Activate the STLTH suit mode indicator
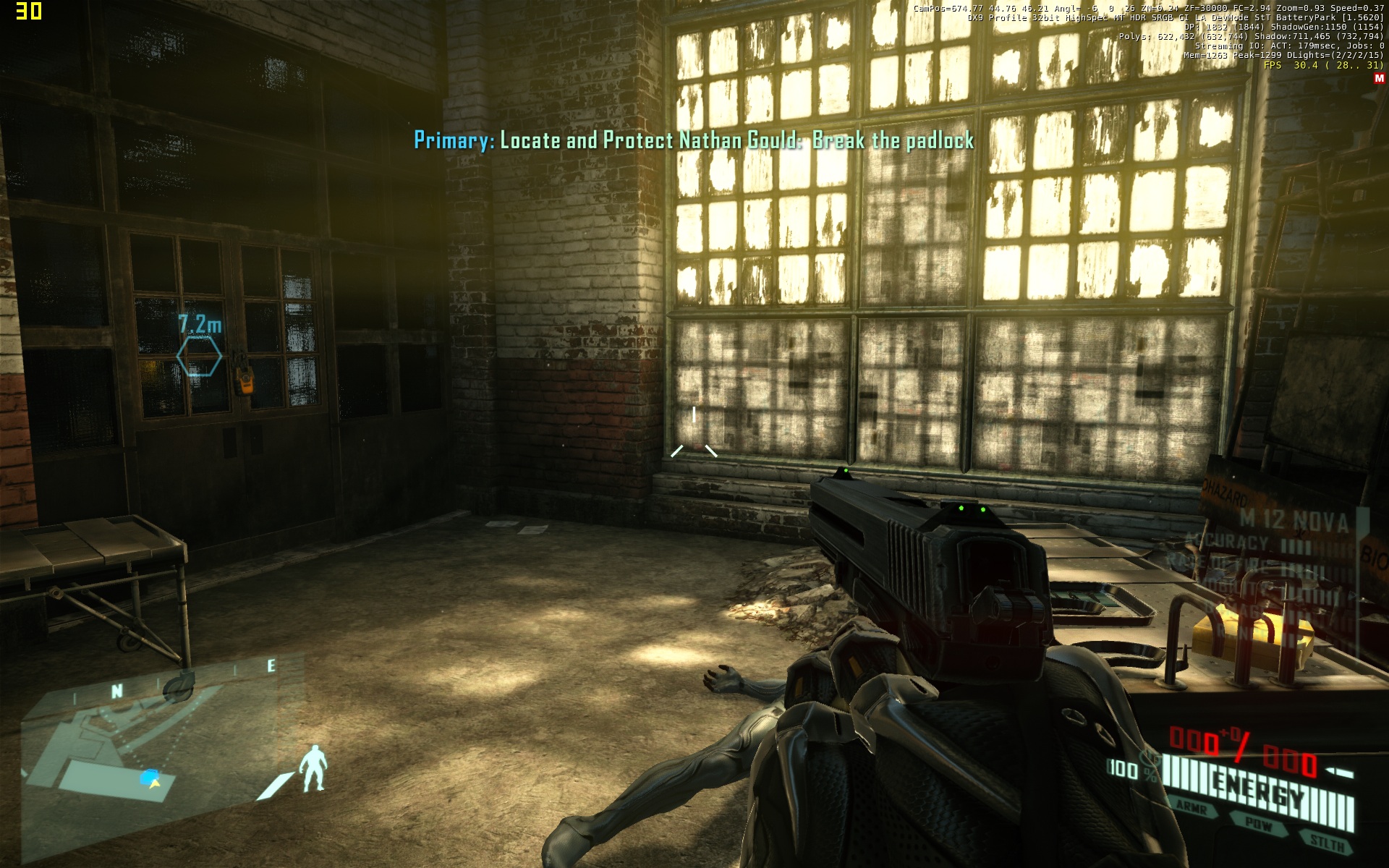1389x868 pixels. [x=1327, y=842]
